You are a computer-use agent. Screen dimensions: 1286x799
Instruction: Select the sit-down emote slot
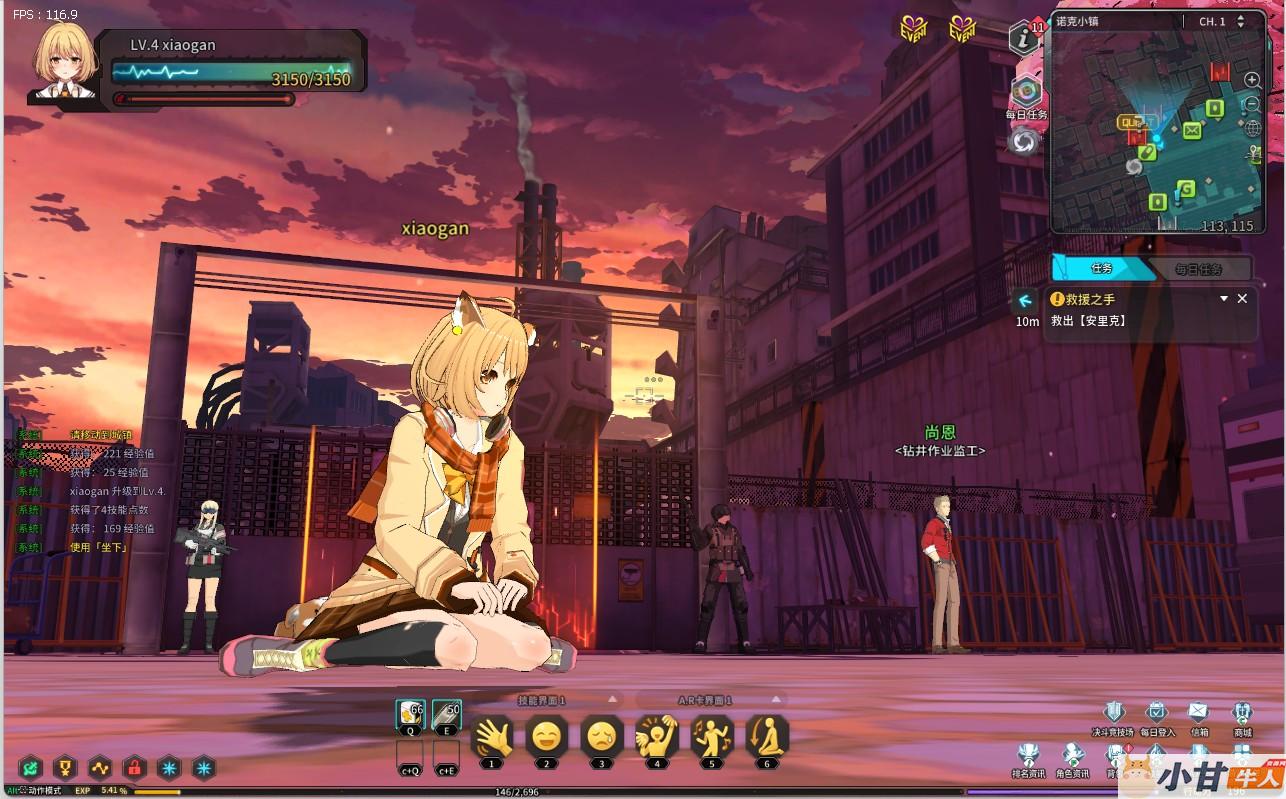click(x=767, y=738)
